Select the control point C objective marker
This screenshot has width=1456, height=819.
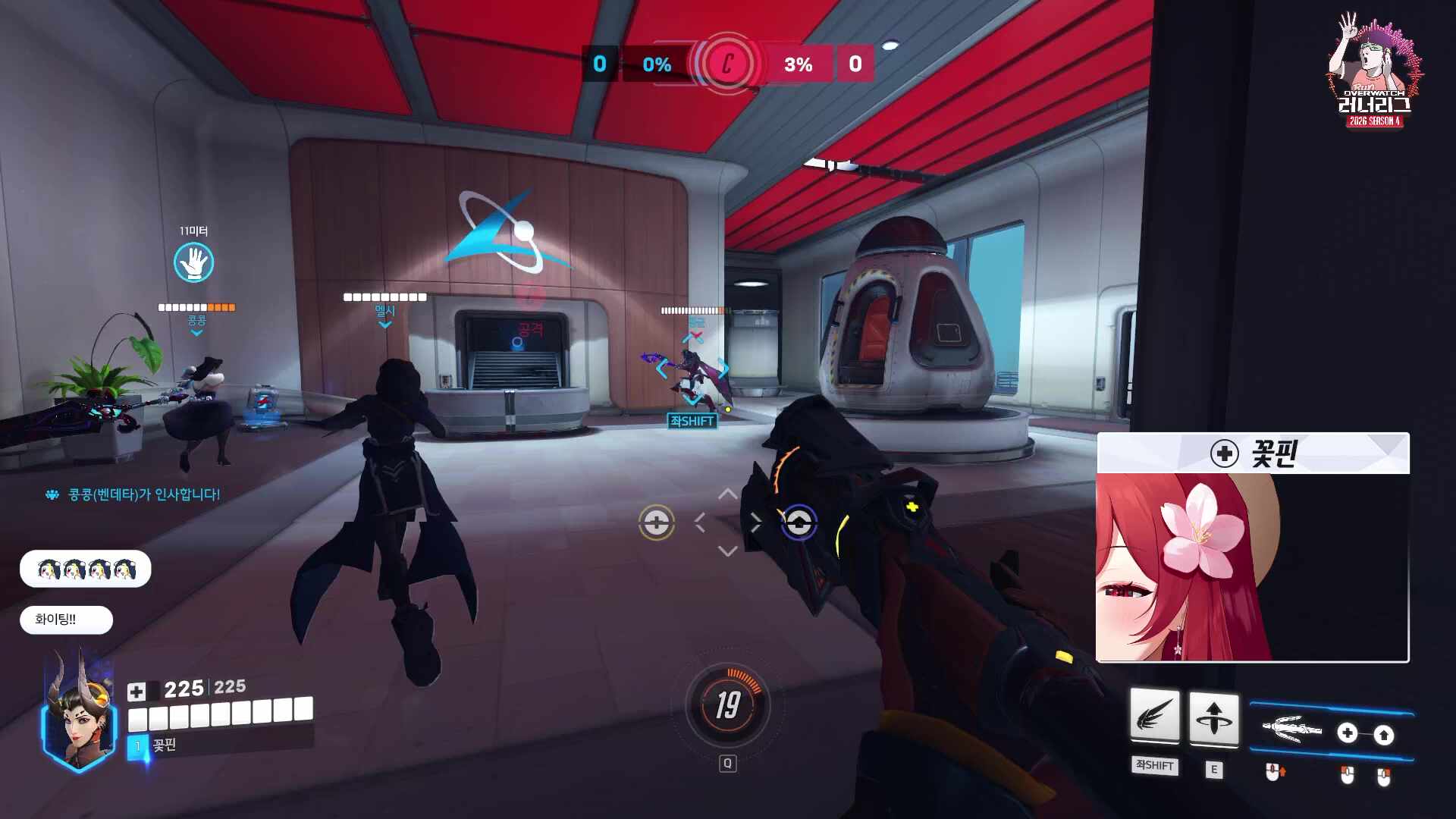[x=727, y=64]
